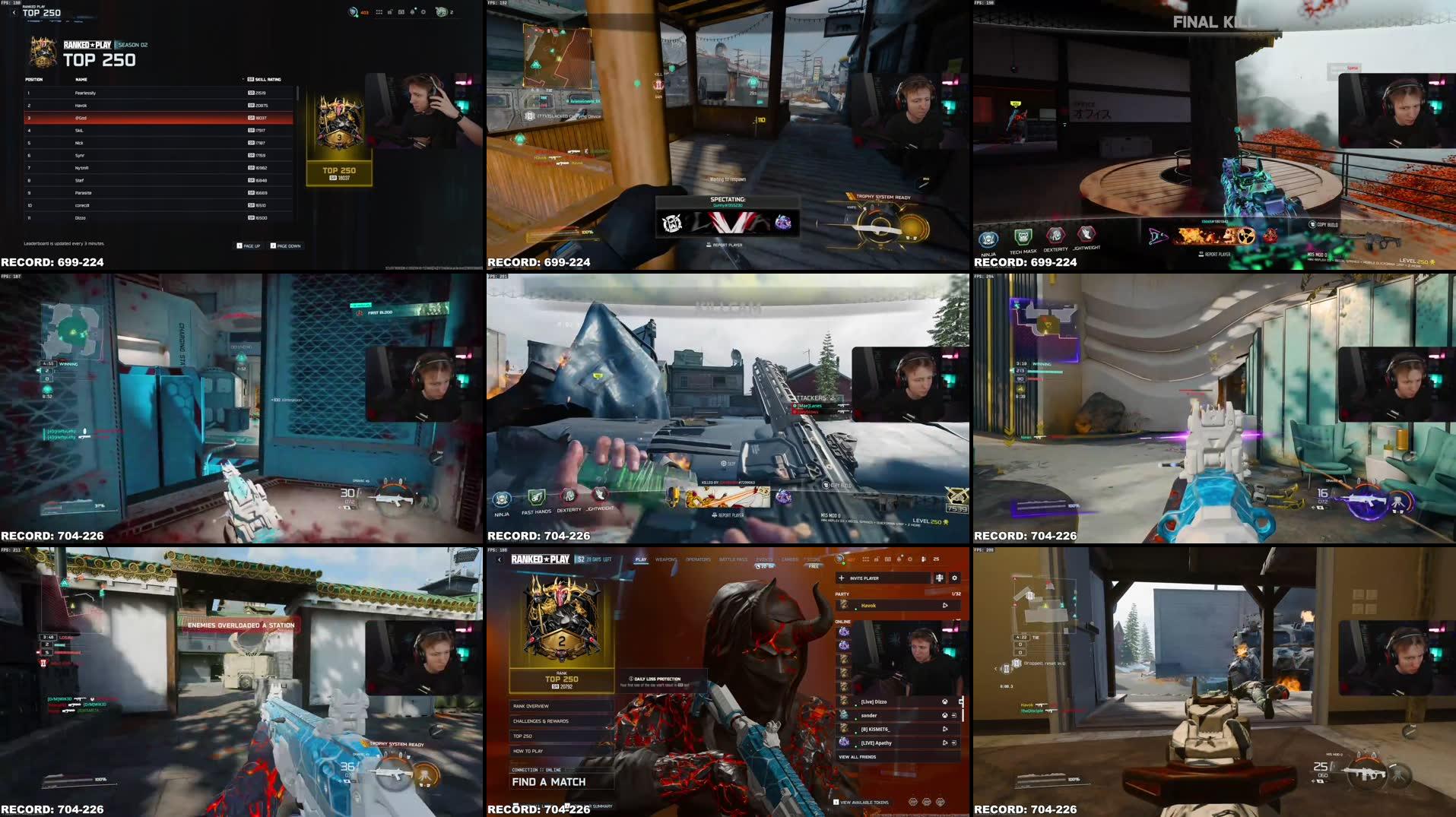Open the BATTLE PASS tab
The width and height of the screenshot is (1456, 817).
pos(734,559)
